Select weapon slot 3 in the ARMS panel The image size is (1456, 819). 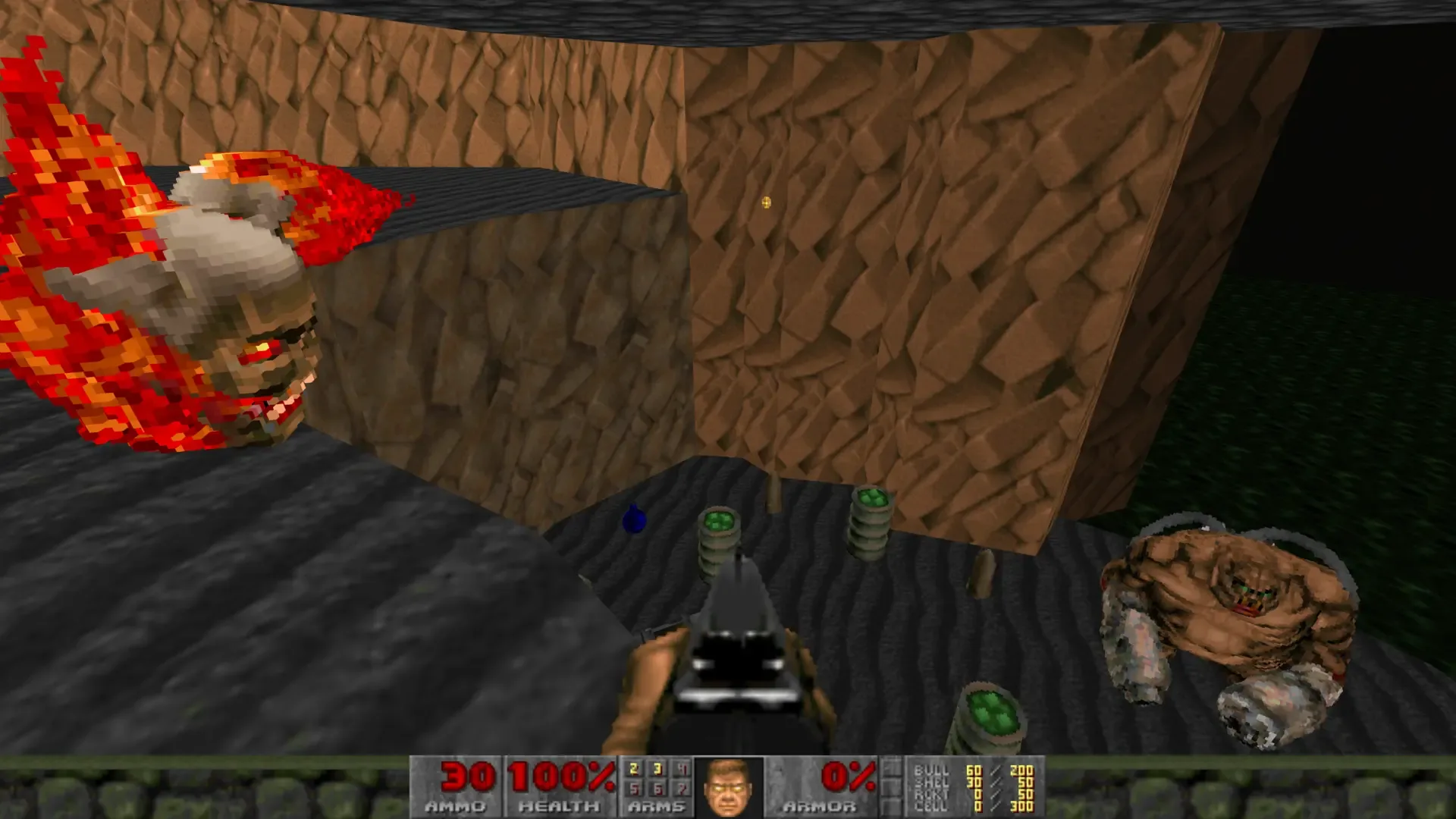pos(657,768)
